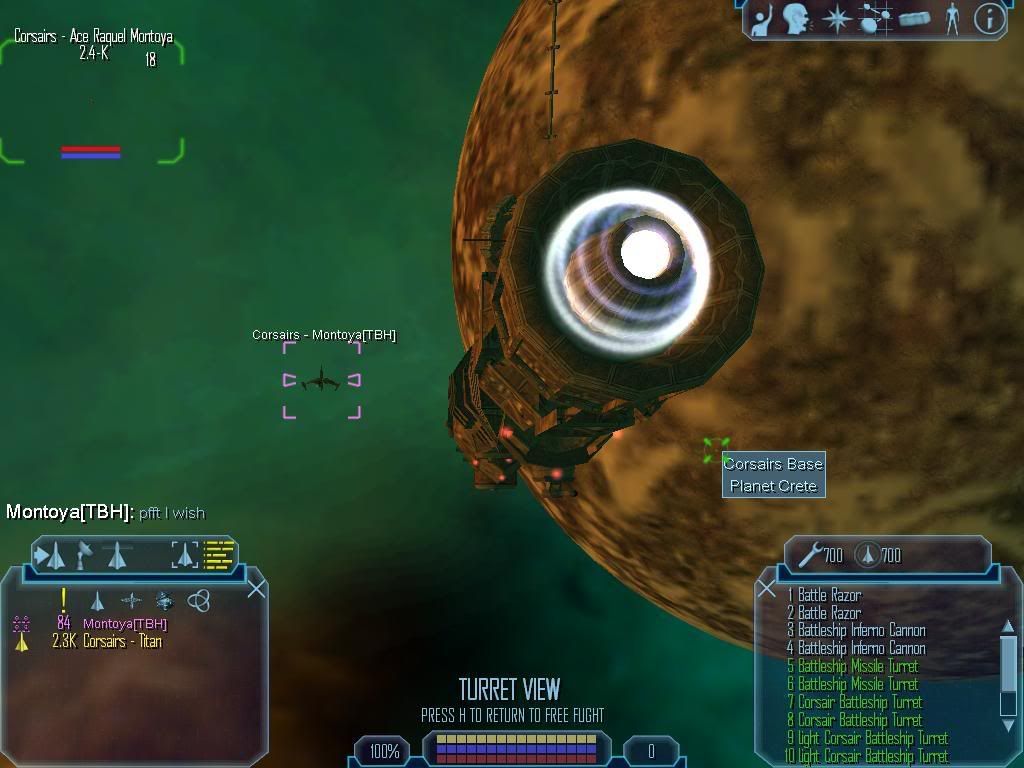Open the cargo crate inventory icon

click(915, 18)
